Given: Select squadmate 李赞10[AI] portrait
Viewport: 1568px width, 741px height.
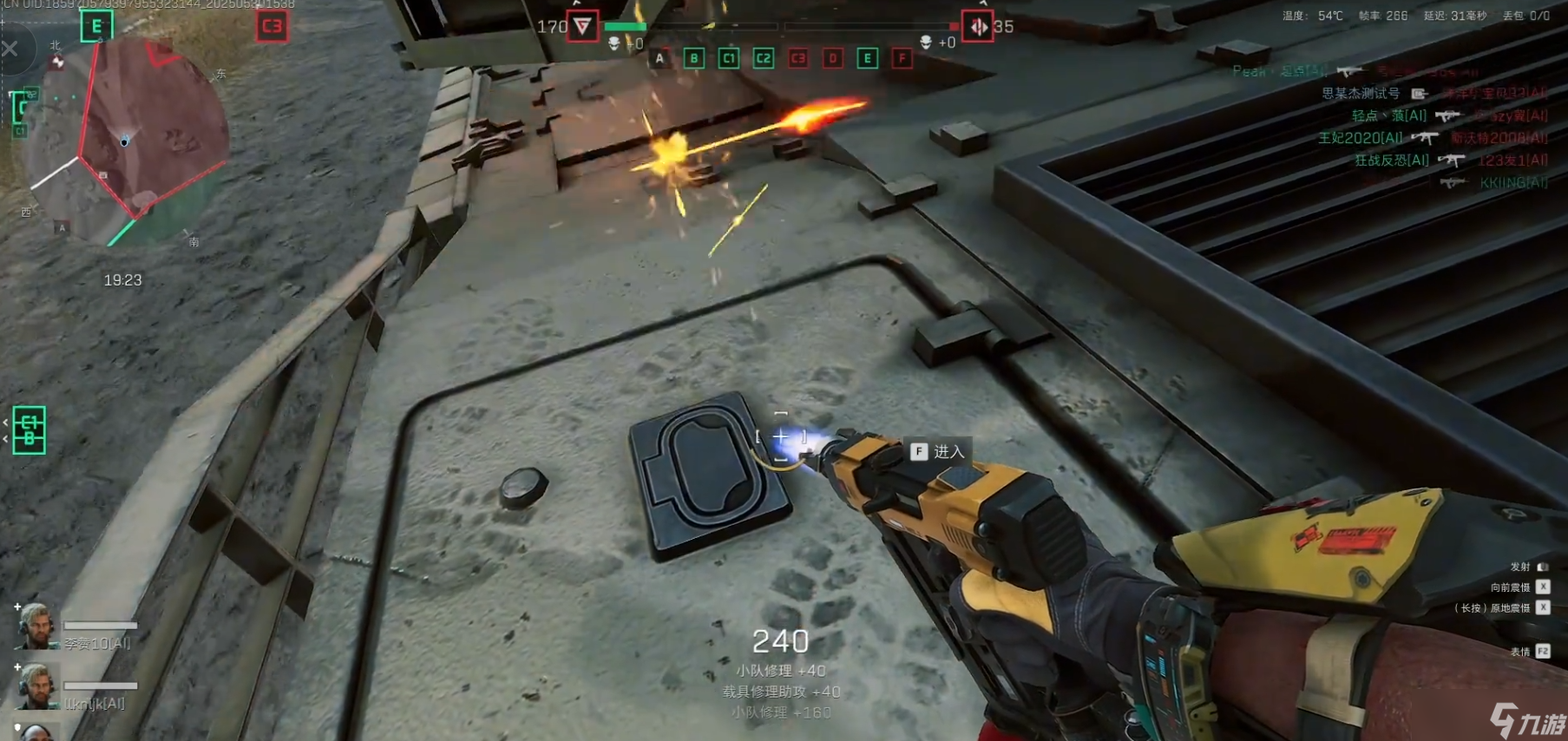Looking at the screenshot, I should [x=35, y=626].
